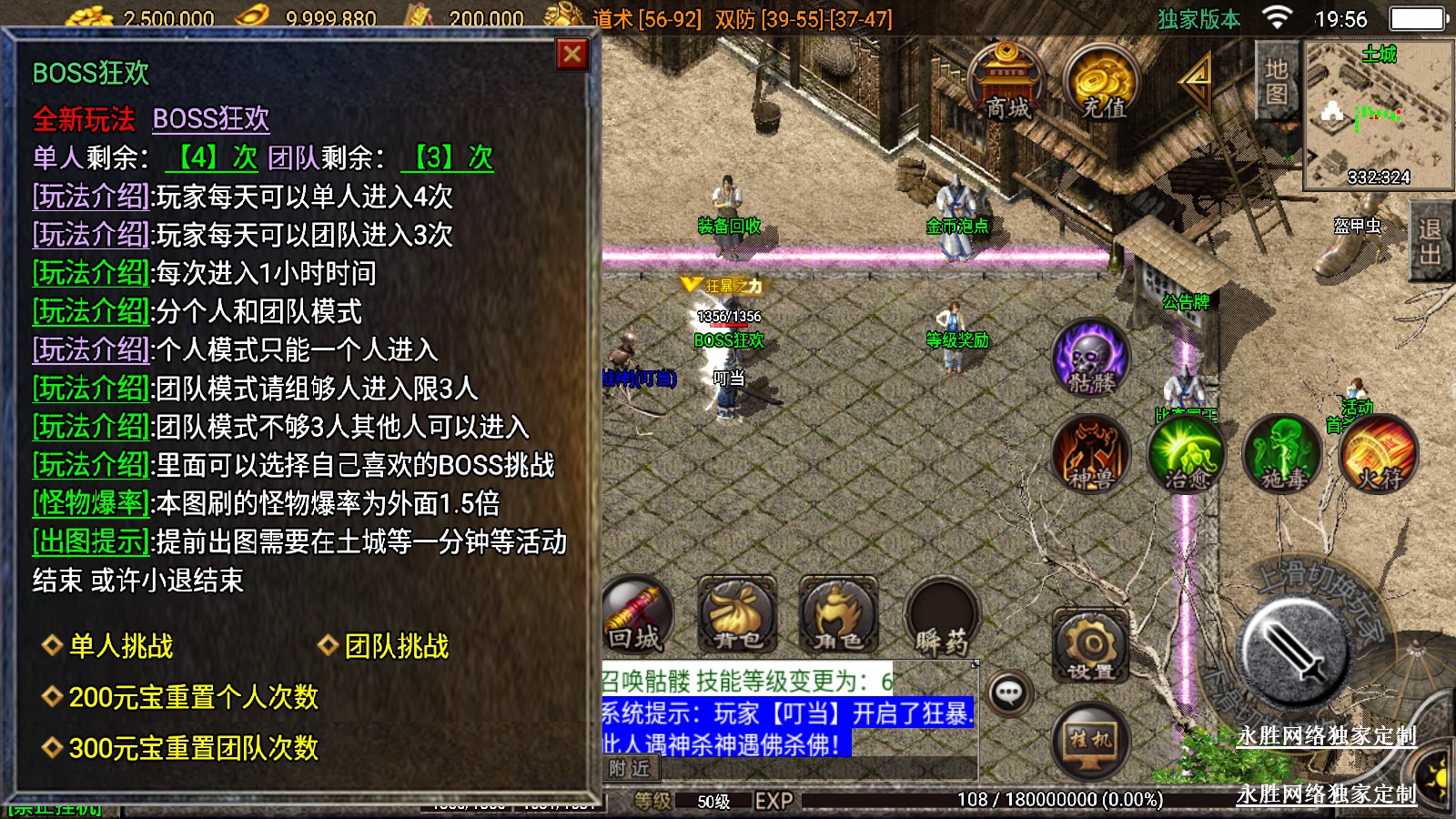Close the BOSS狂欢 dialog panel
1456x819 pixels.
(572, 56)
